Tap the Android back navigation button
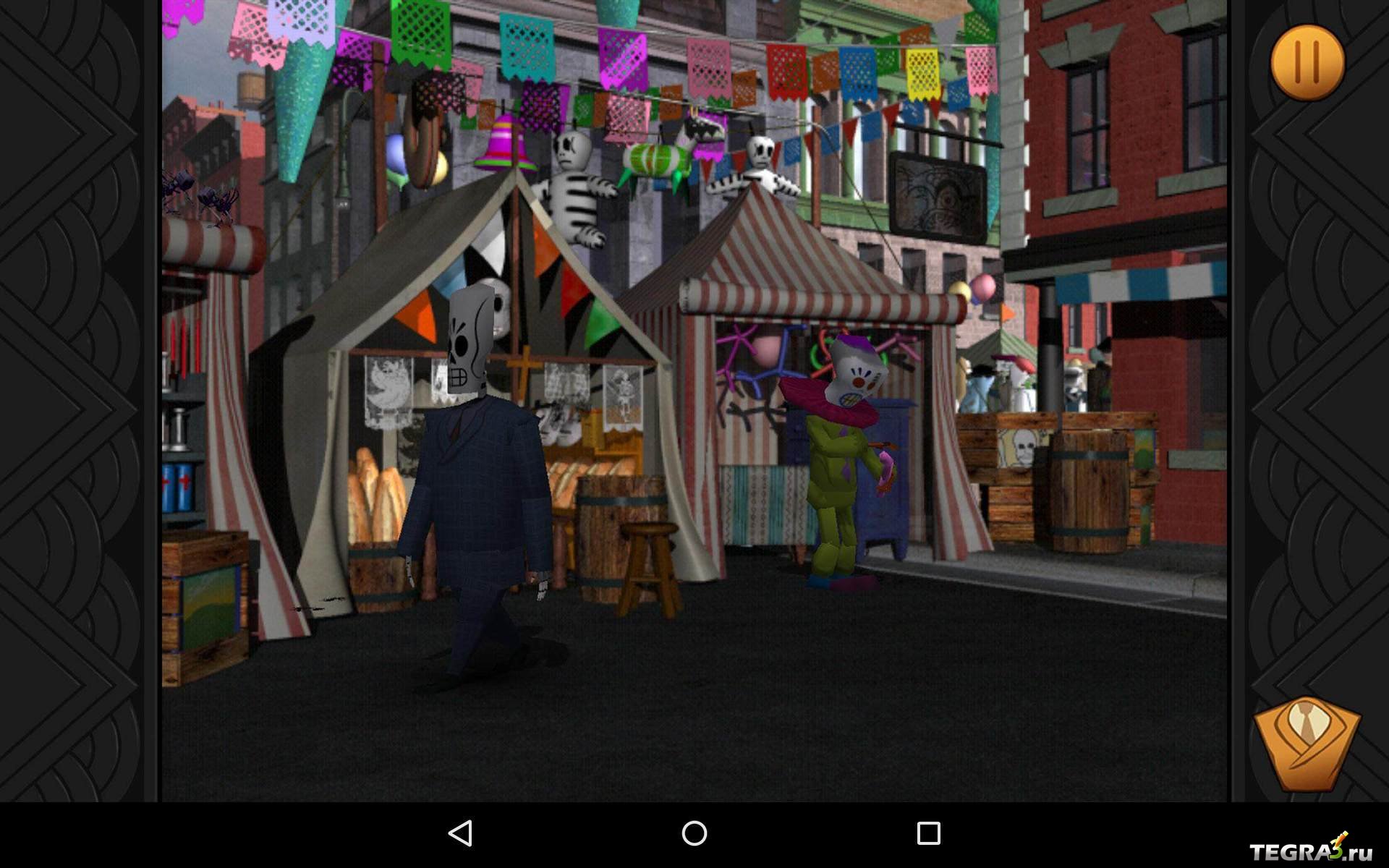1389x868 pixels. point(461,833)
